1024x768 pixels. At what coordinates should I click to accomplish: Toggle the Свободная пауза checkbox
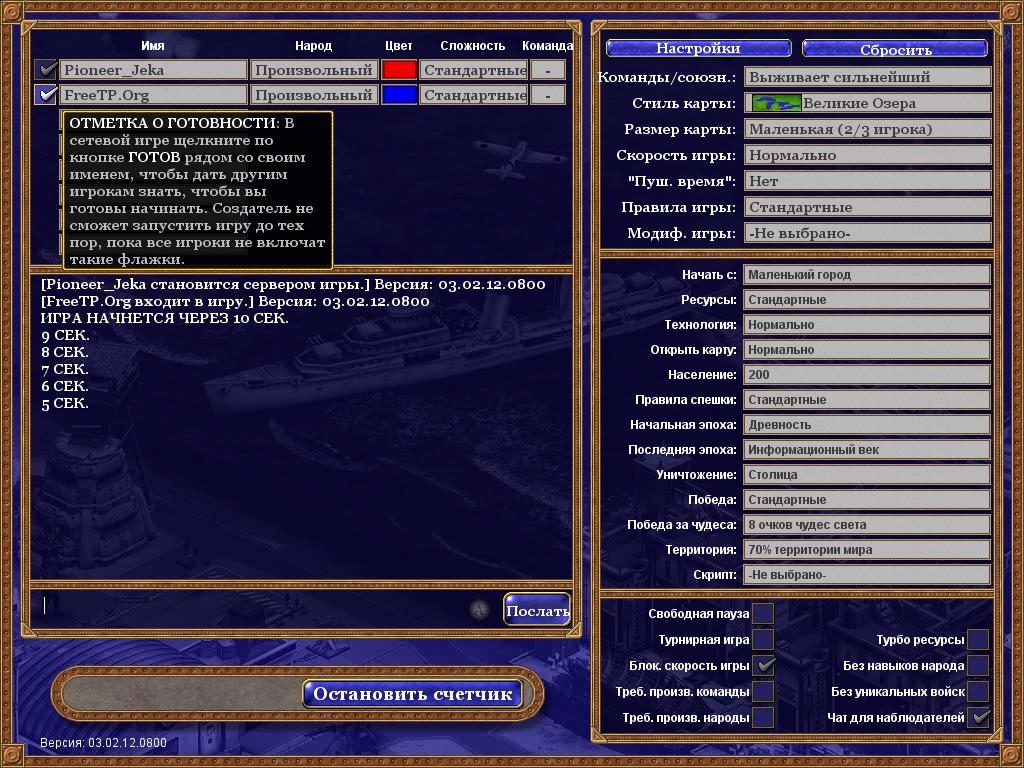pyautogui.click(x=763, y=614)
